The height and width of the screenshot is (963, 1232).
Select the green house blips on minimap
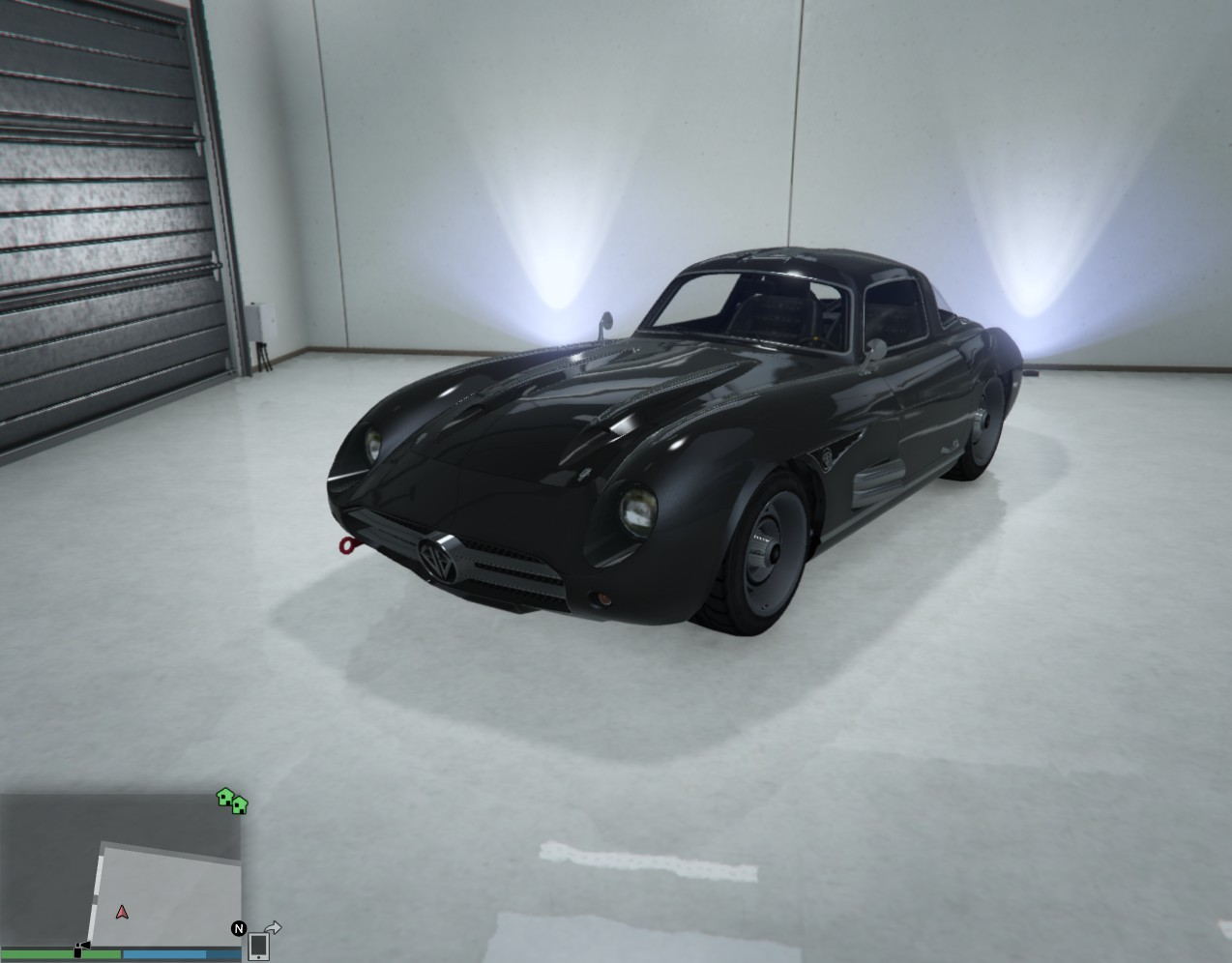click(232, 801)
